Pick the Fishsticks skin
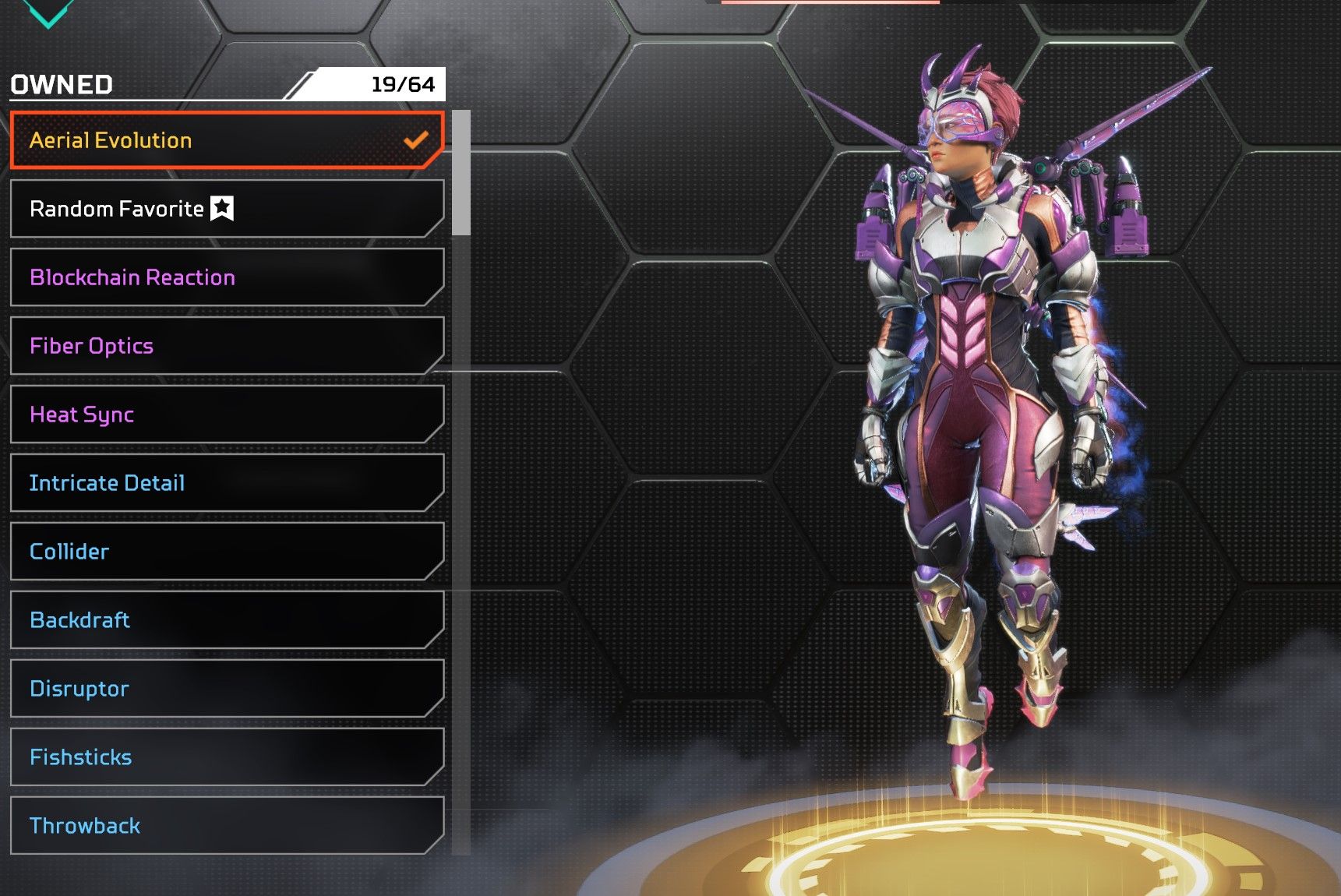 pyautogui.click(x=226, y=757)
